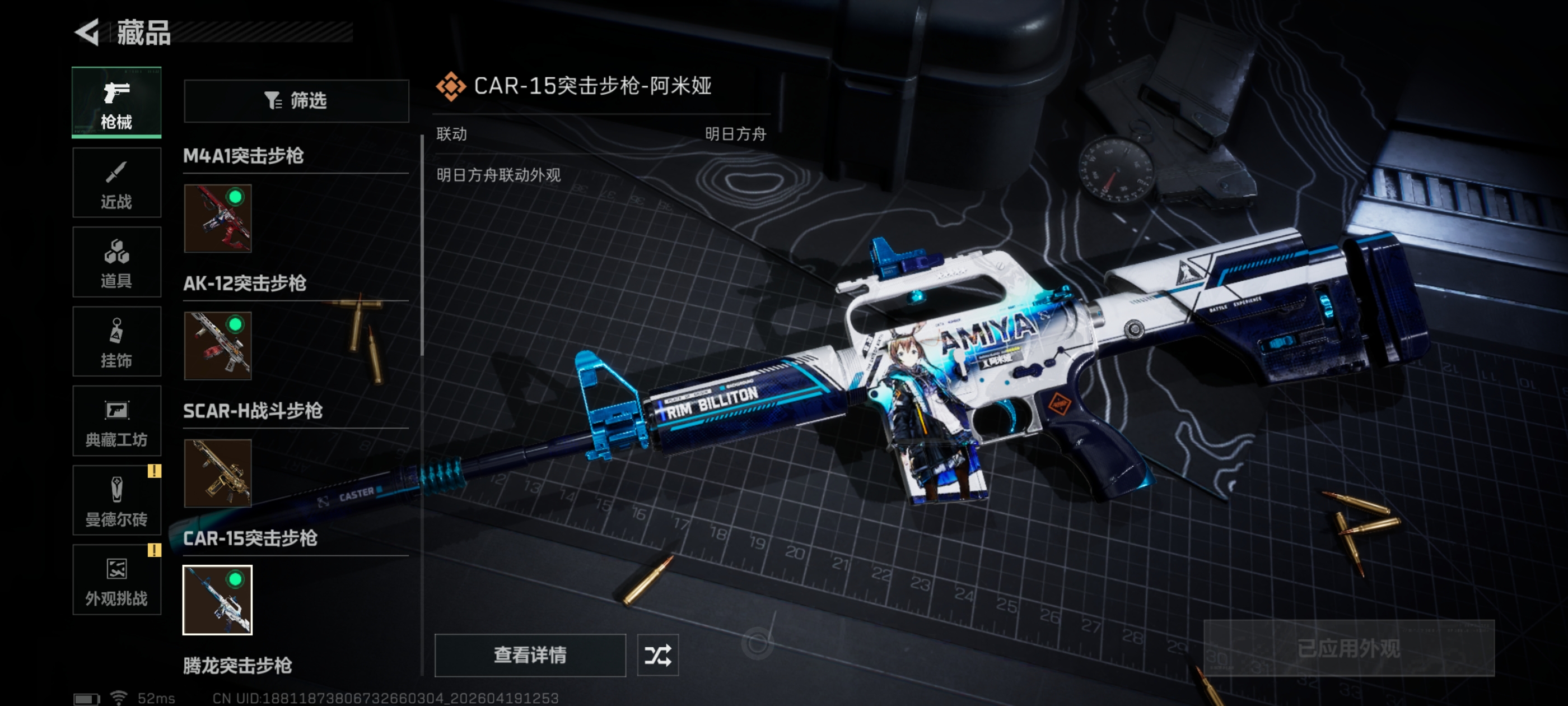
Task: Toggle the shuffle random skin icon
Action: pyautogui.click(x=657, y=655)
